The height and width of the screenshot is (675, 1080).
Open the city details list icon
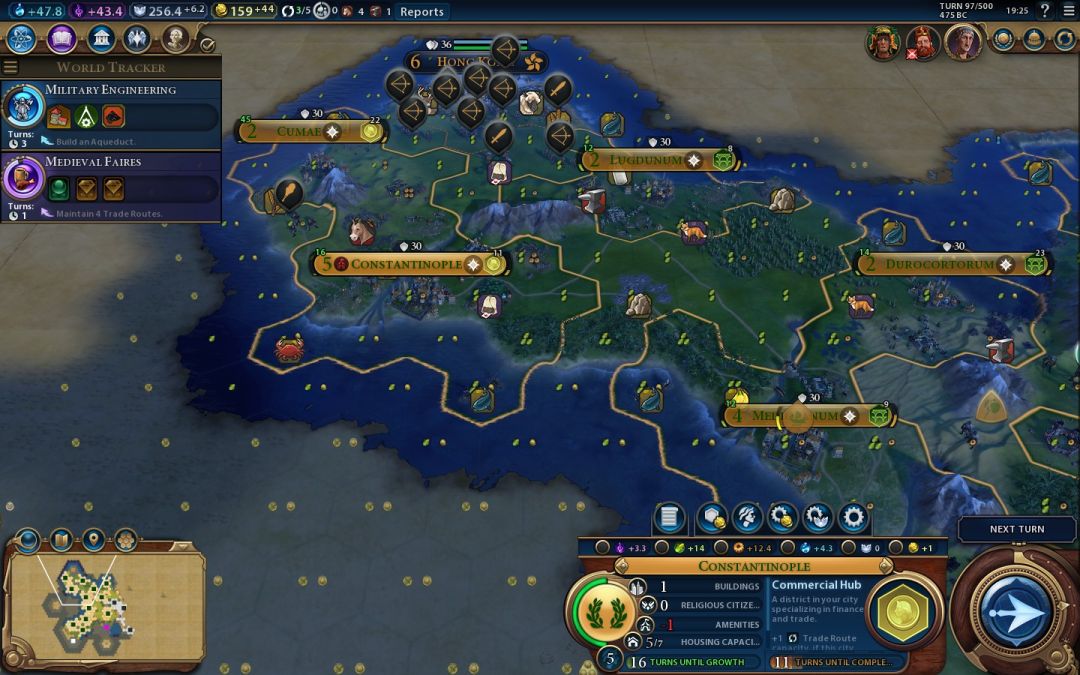(669, 518)
